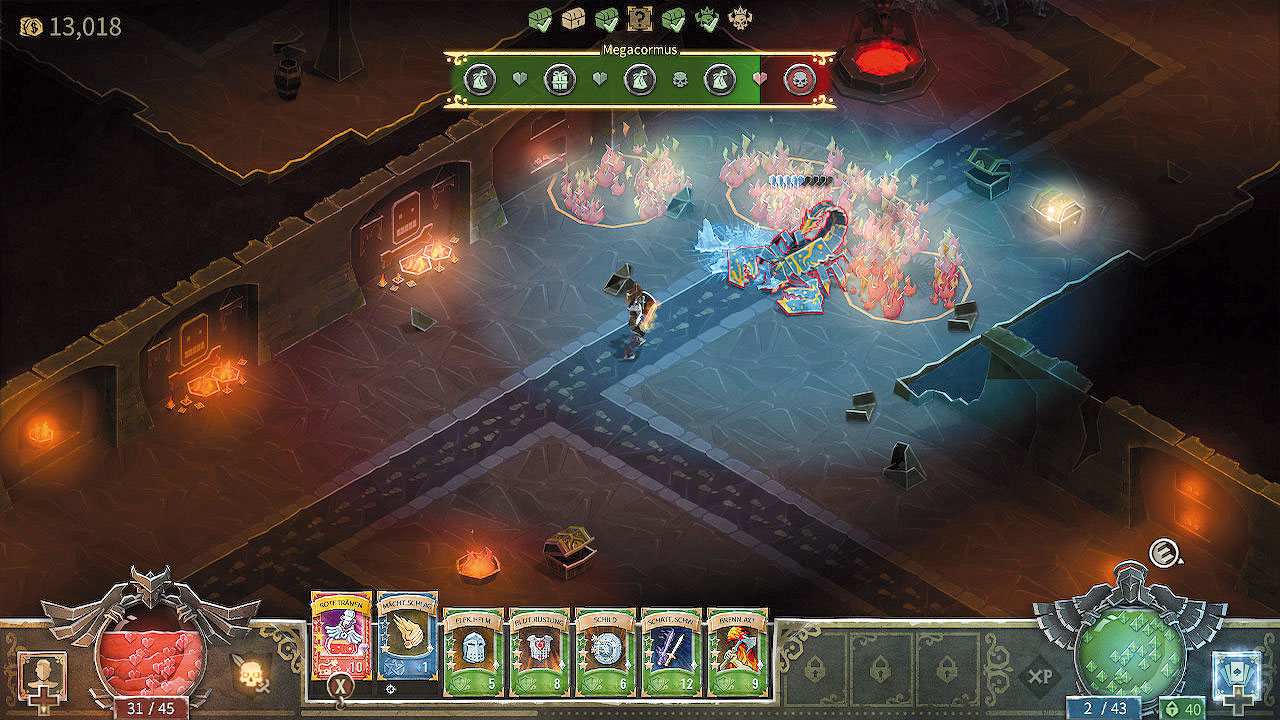
Task: Pick the Schild shield card
Action: pyautogui.click(x=605, y=651)
